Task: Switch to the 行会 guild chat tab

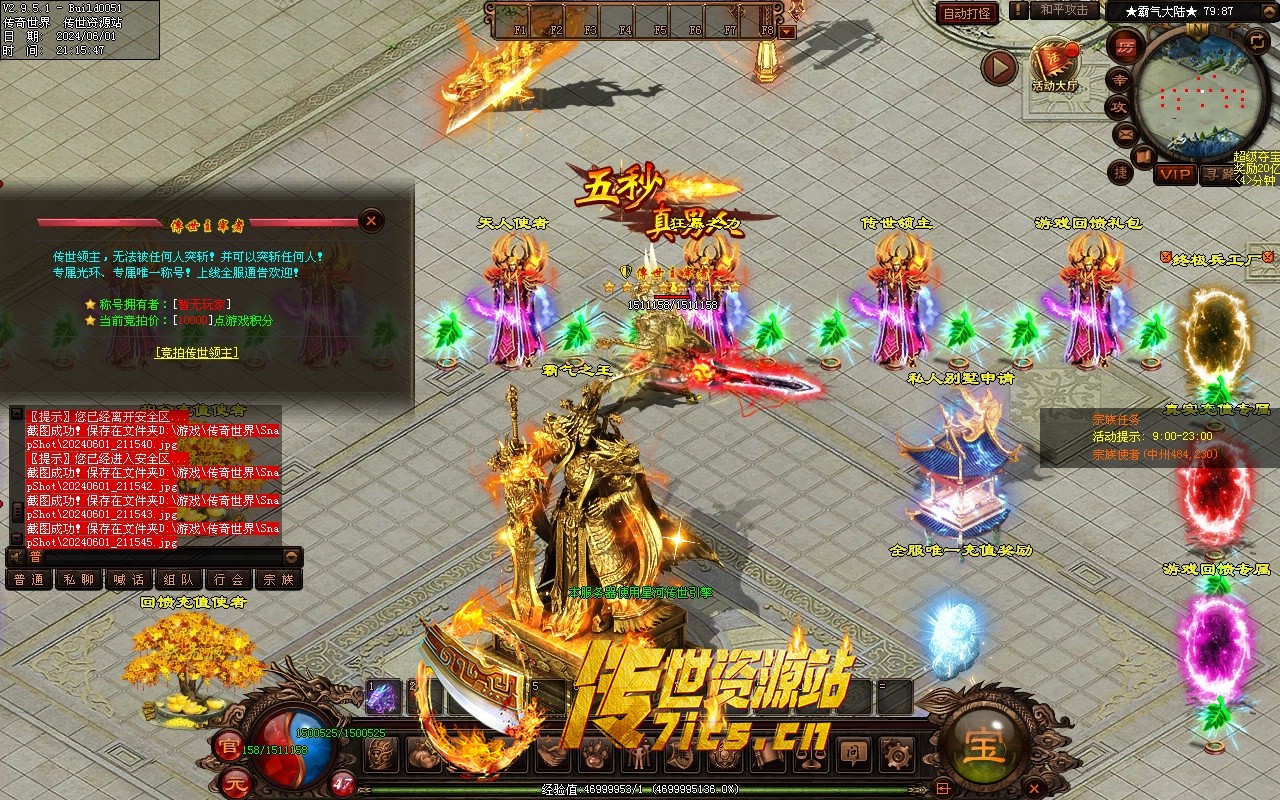Action: (x=228, y=579)
